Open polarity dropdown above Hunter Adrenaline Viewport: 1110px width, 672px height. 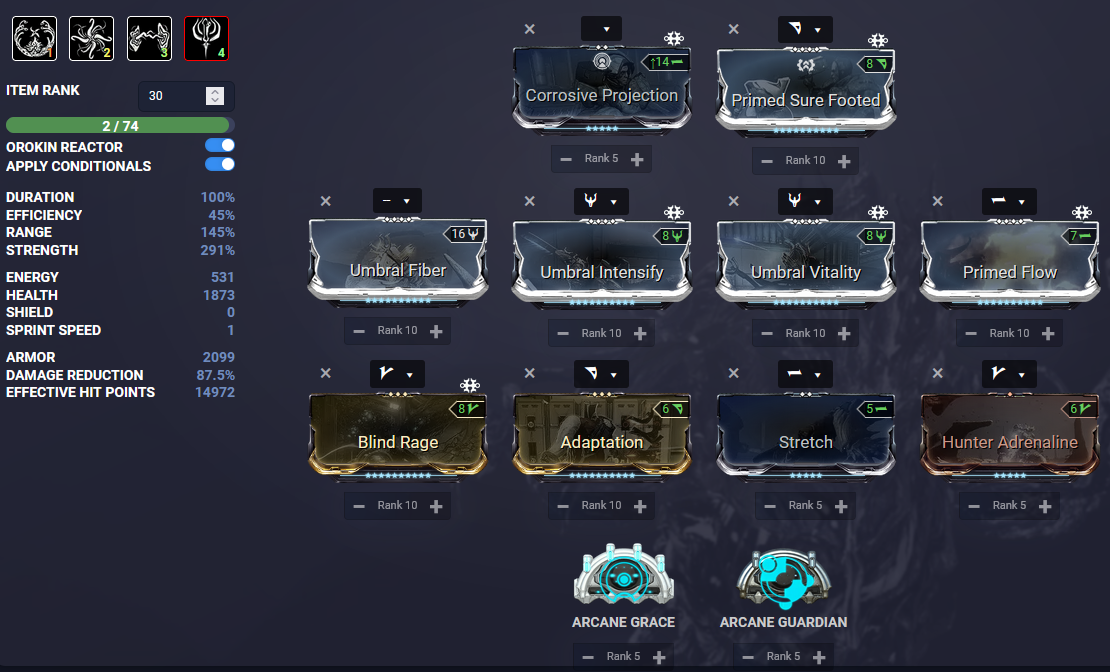(1009, 374)
